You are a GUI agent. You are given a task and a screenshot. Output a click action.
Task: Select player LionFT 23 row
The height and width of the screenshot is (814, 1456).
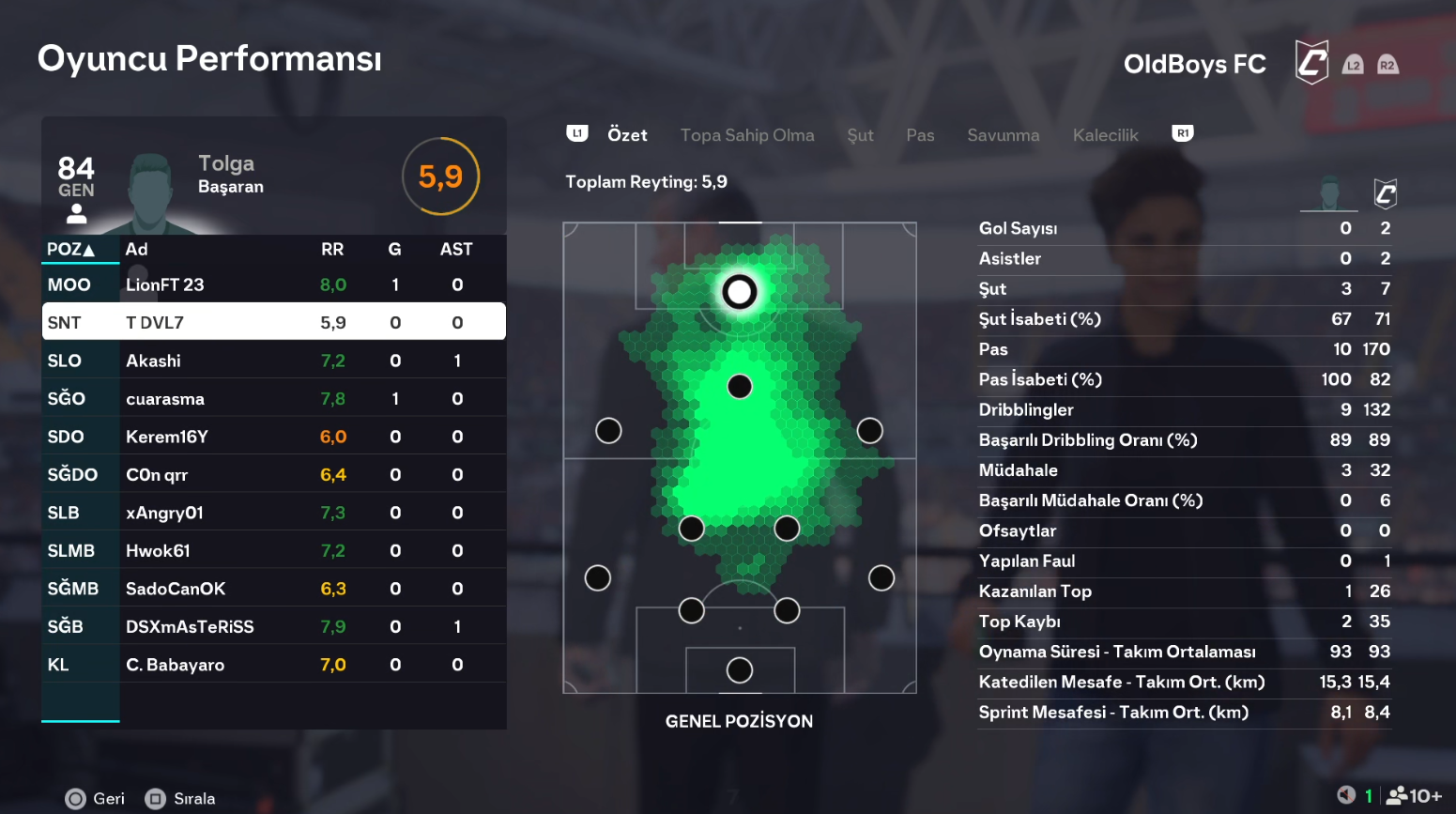click(273, 284)
